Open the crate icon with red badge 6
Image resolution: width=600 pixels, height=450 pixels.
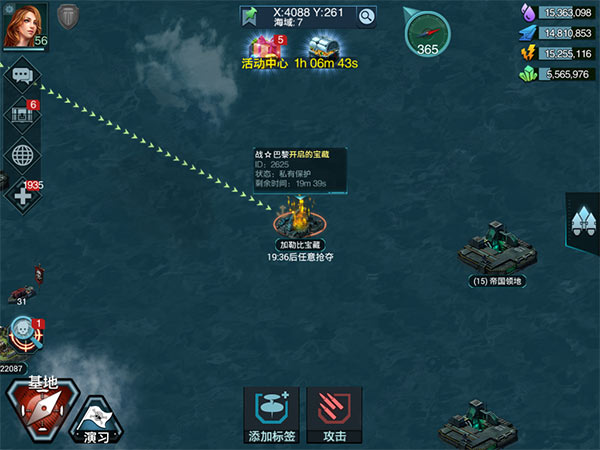(x=21, y=115)
